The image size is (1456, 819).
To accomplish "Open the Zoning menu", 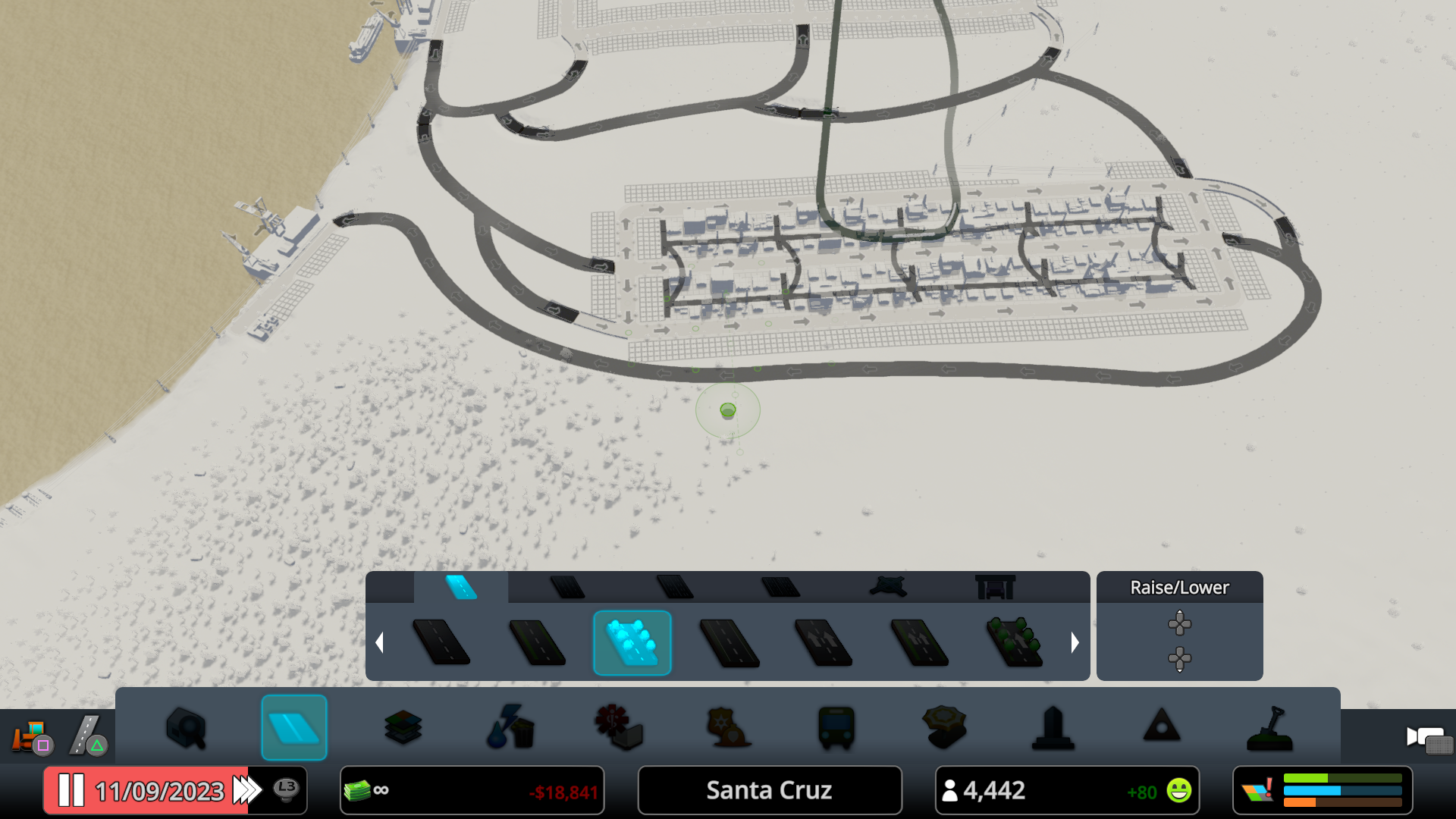I will [x=403, y=728].
